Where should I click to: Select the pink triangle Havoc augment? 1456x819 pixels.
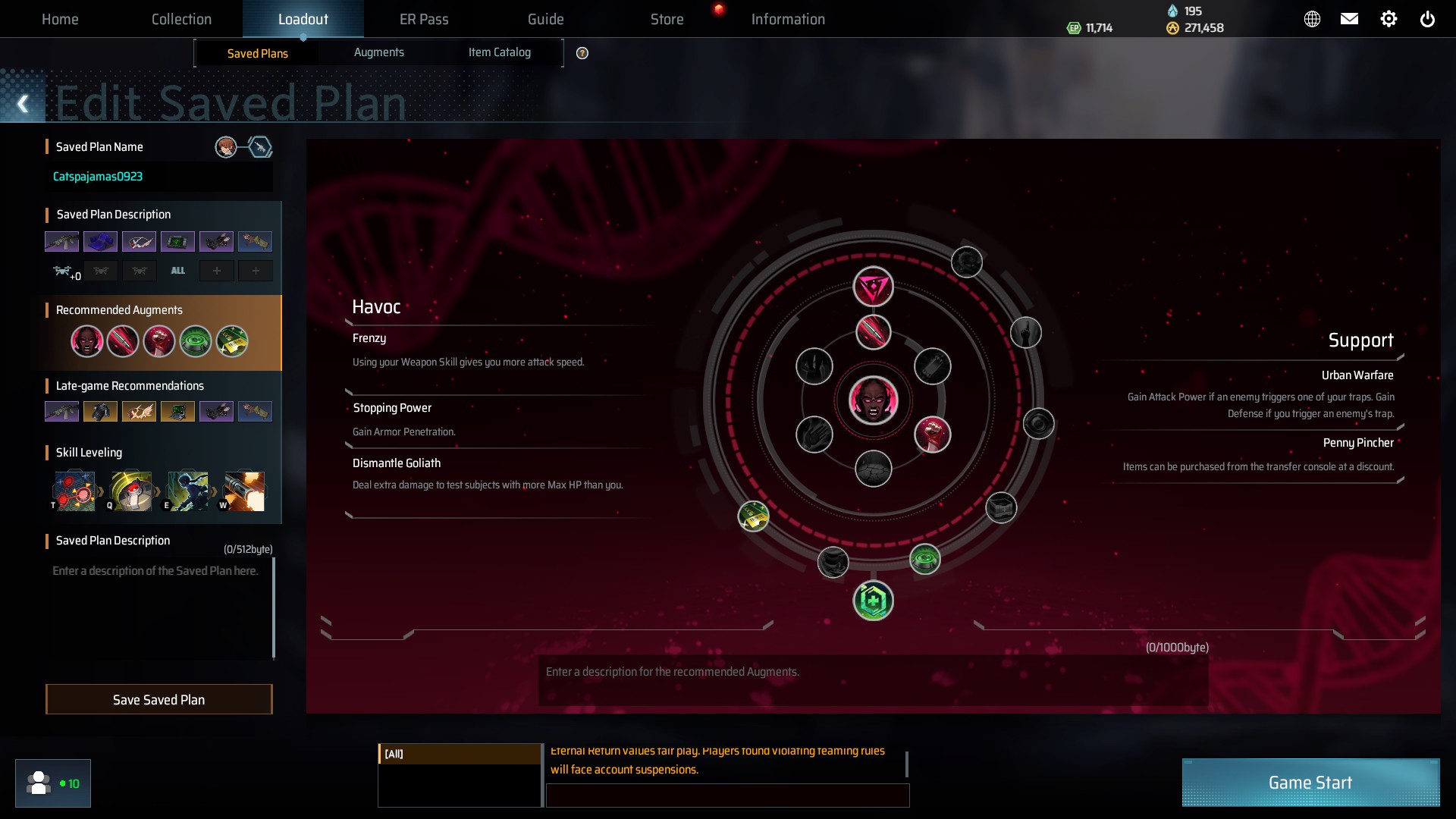(x=874, y=287)
